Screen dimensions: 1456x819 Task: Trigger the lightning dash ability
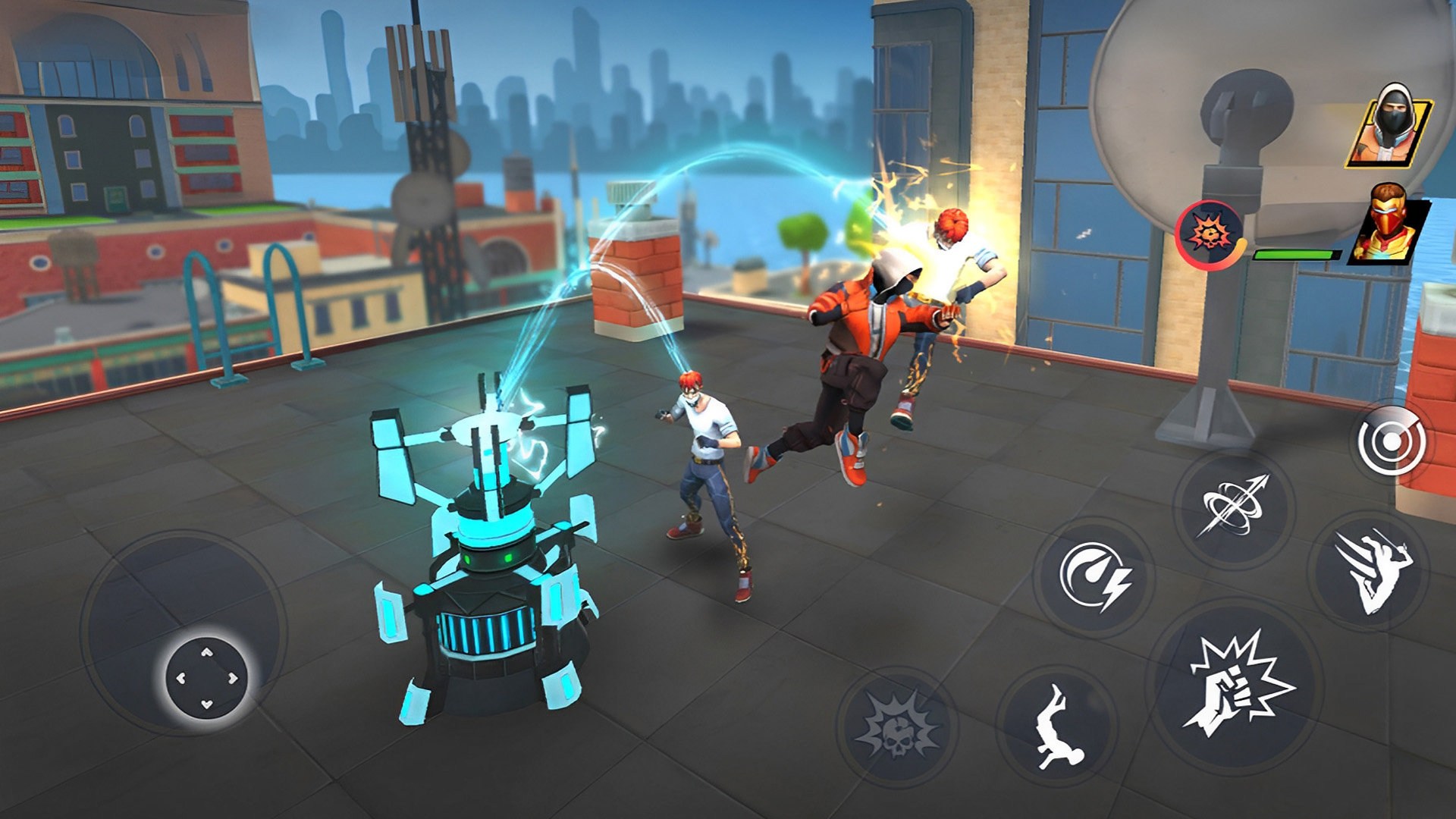click(1093, 579)
